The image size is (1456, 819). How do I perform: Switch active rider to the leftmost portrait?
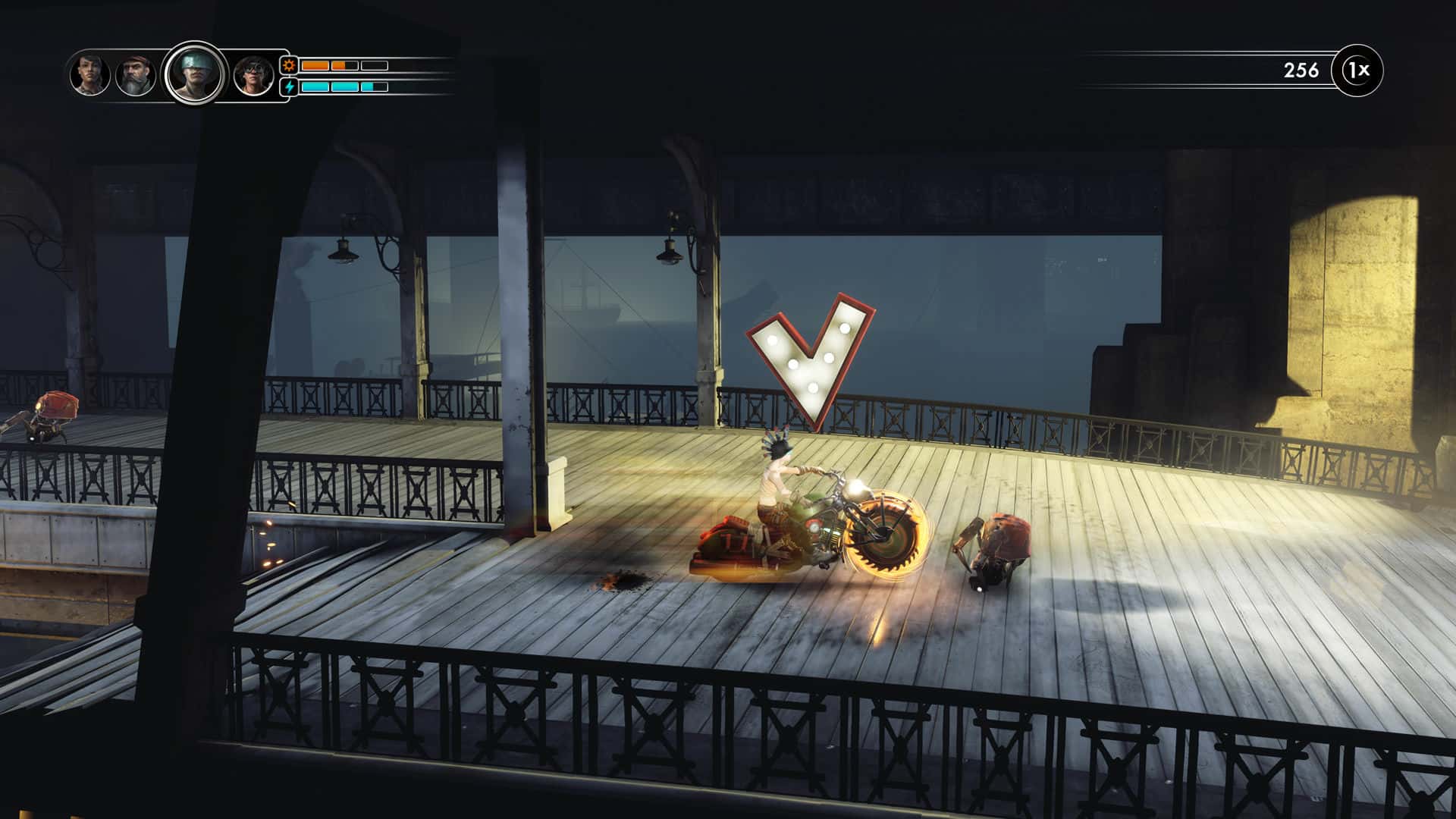(91, 74)
